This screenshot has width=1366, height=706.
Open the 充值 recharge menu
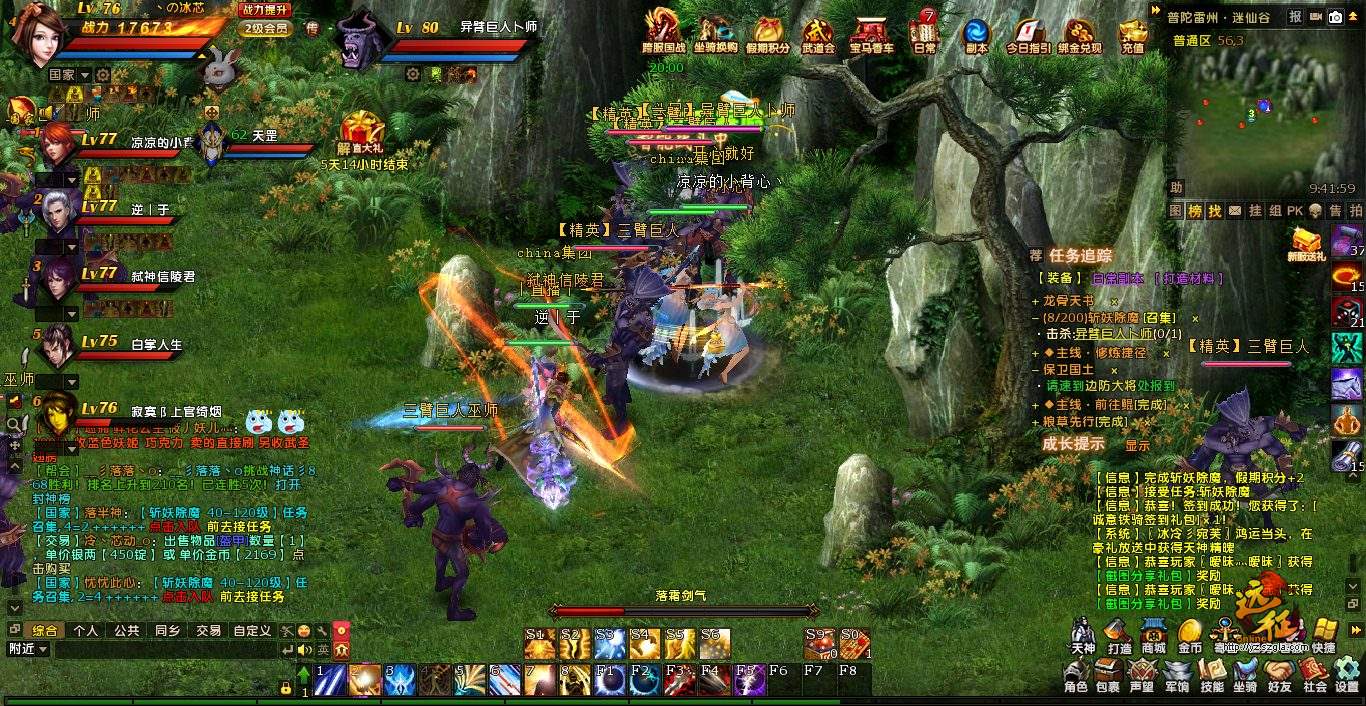point(1132,33)
